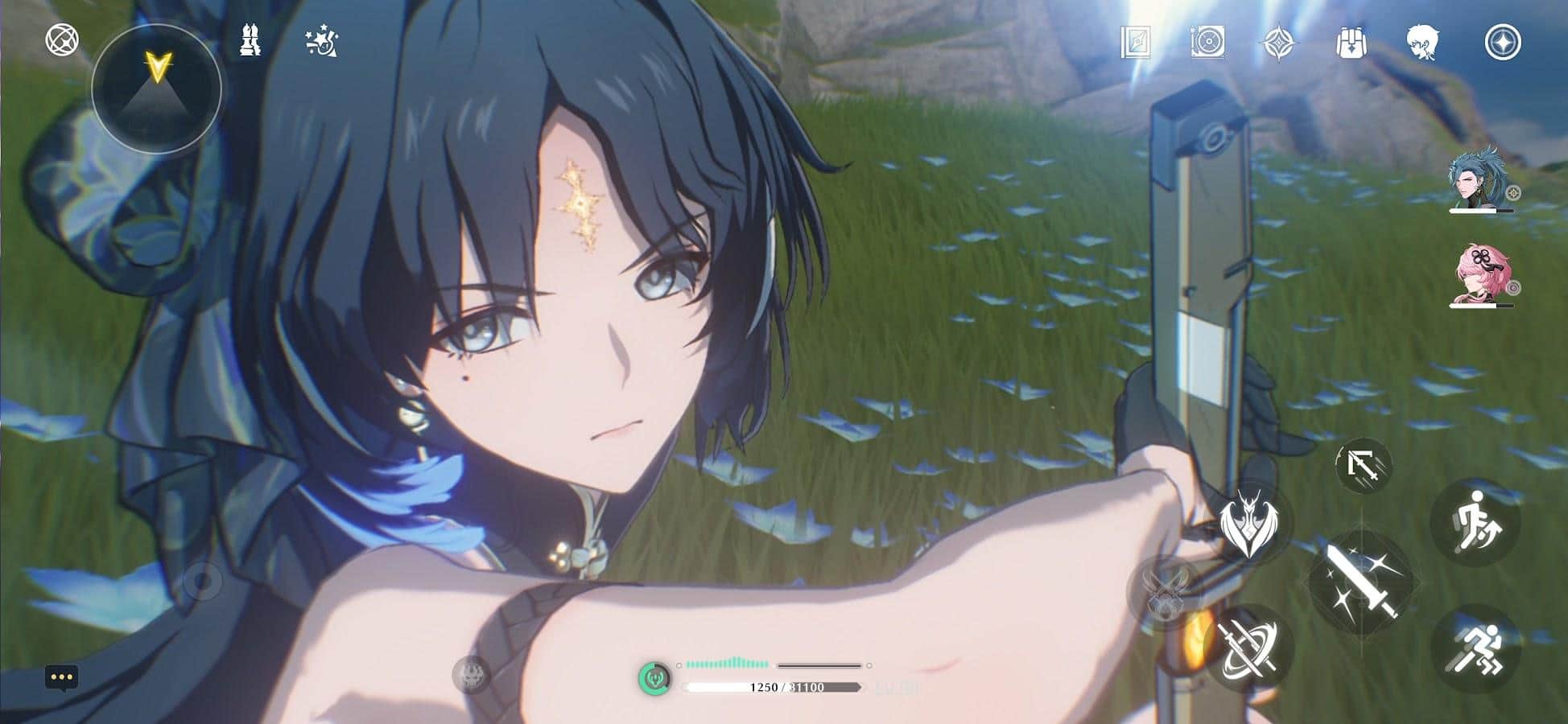Open the chess pieces icon menu
1568x724 pixels.
point(250,40)
